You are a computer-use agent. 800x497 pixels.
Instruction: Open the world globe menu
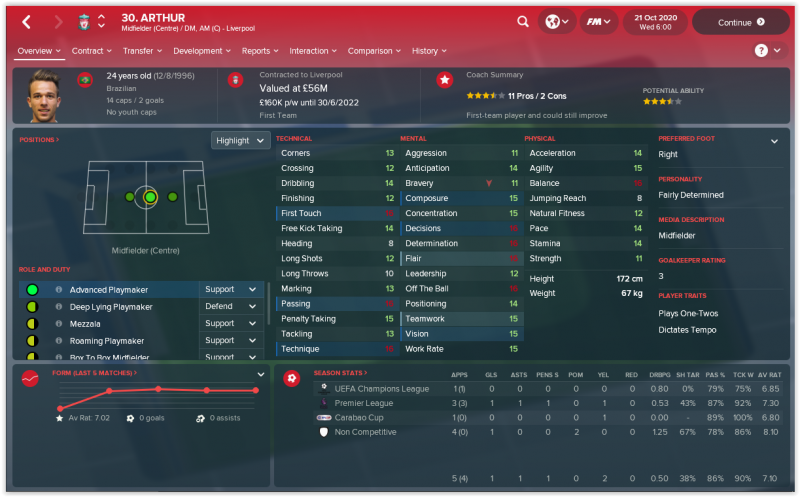click(556, 21)
